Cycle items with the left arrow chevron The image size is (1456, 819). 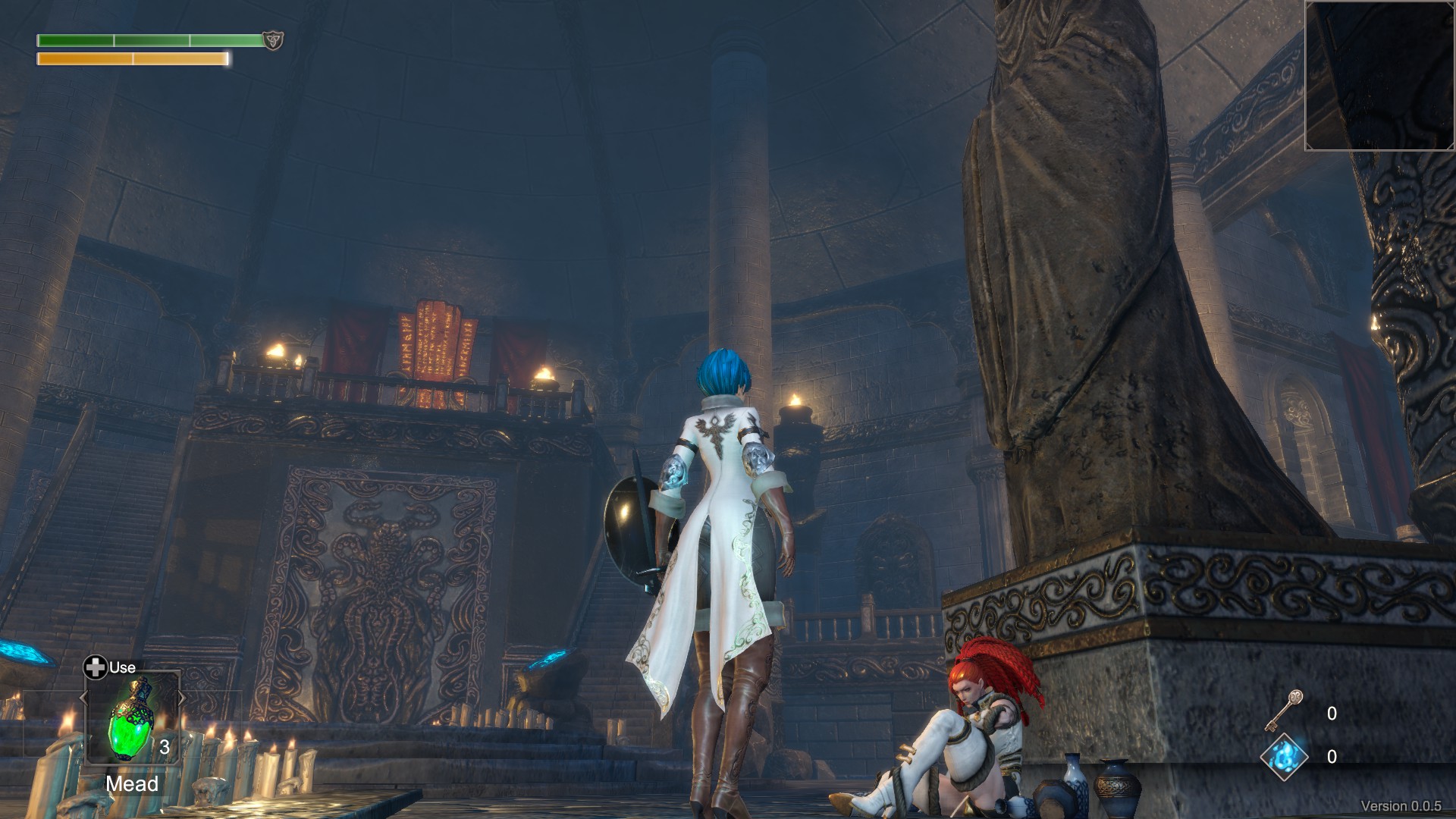click(x=83, y=698)
